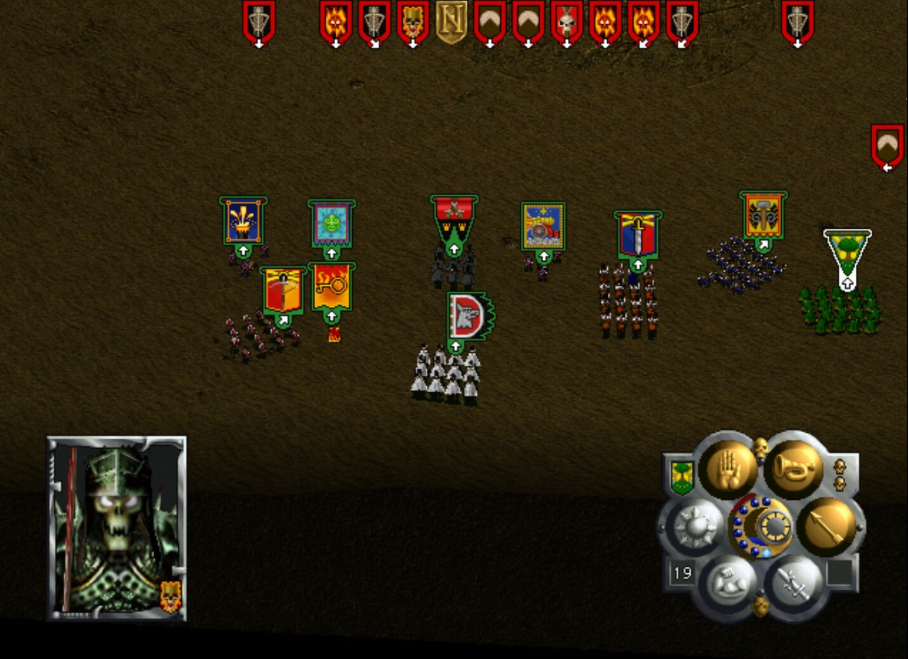Screen dimensions: 908x659
Task: Click the silver spiked sun button
Action: point(692,524)
